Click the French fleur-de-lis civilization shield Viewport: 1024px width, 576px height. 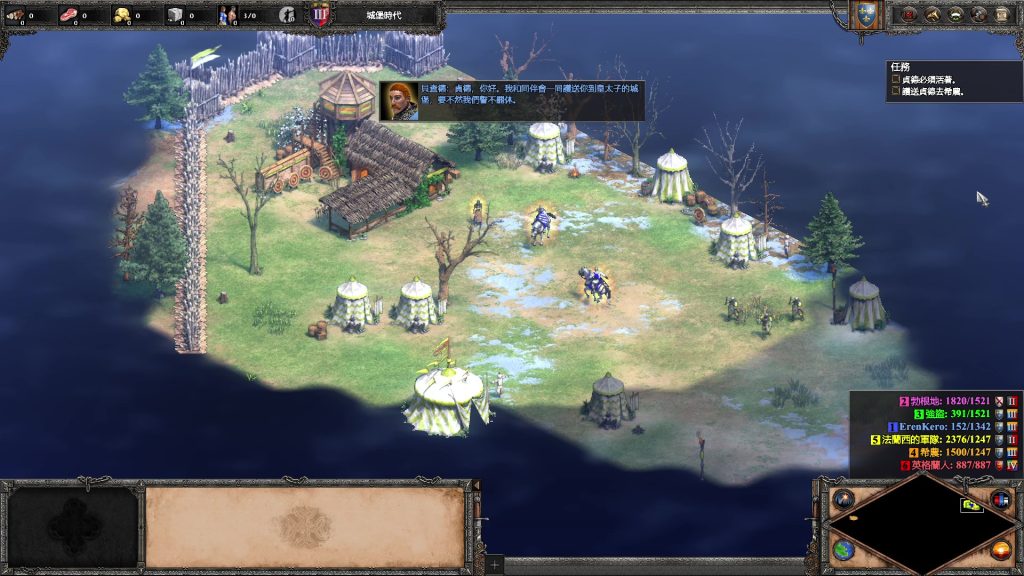866,14
